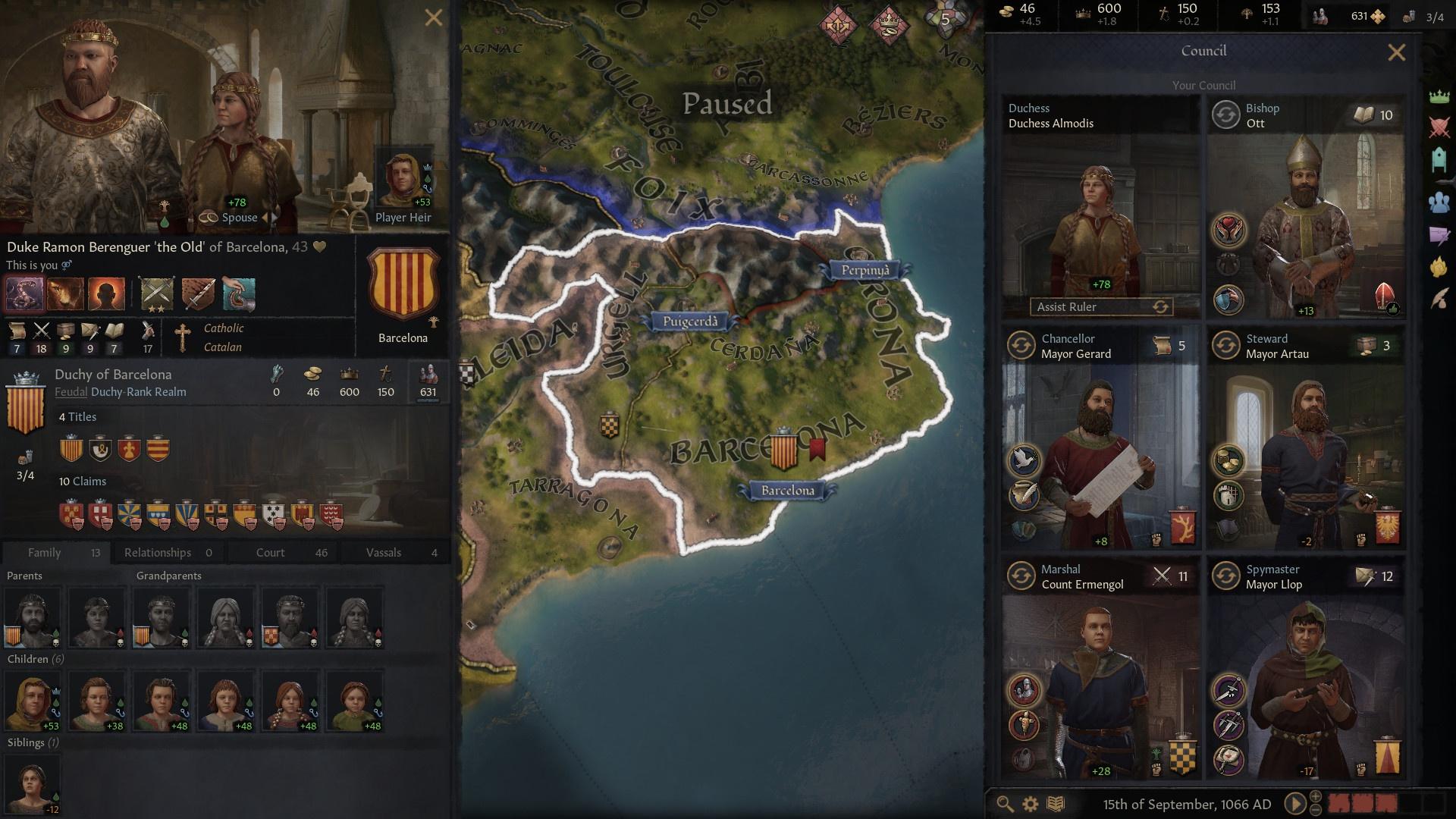Select the Player Heir portrait

(x=402, y=178)
